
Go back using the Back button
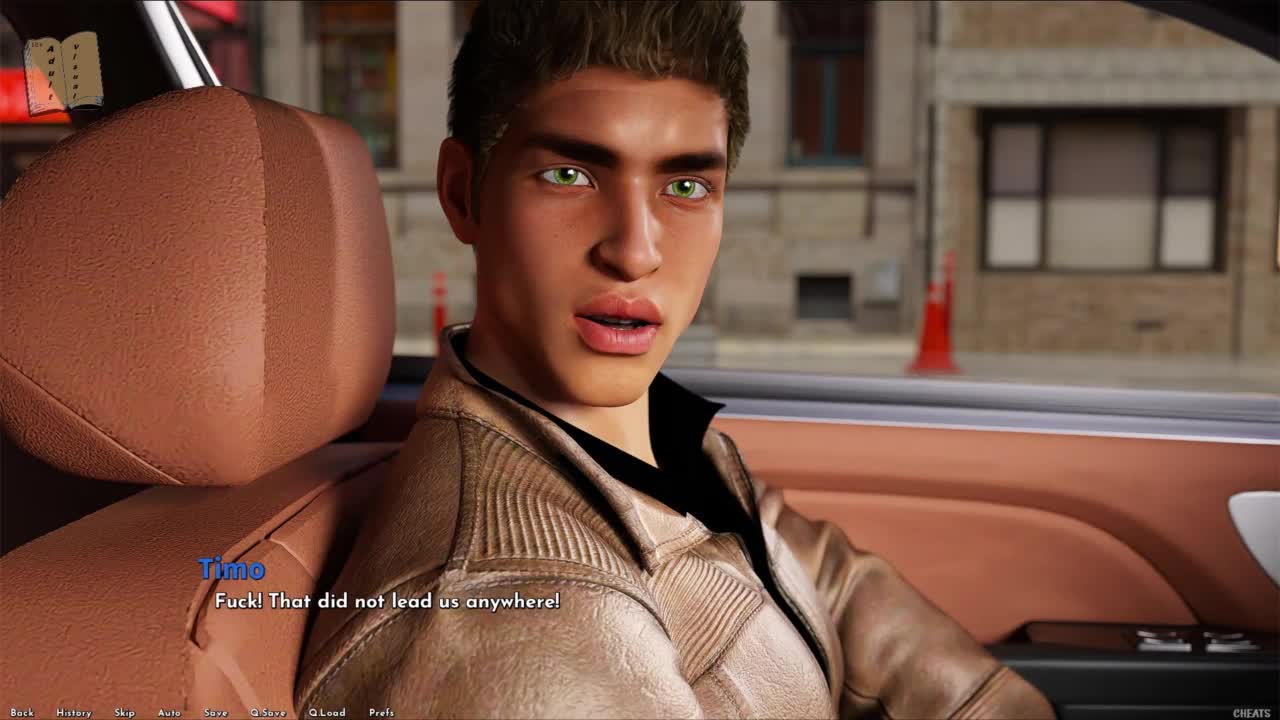pyautogui.click(x=22, y=713)
